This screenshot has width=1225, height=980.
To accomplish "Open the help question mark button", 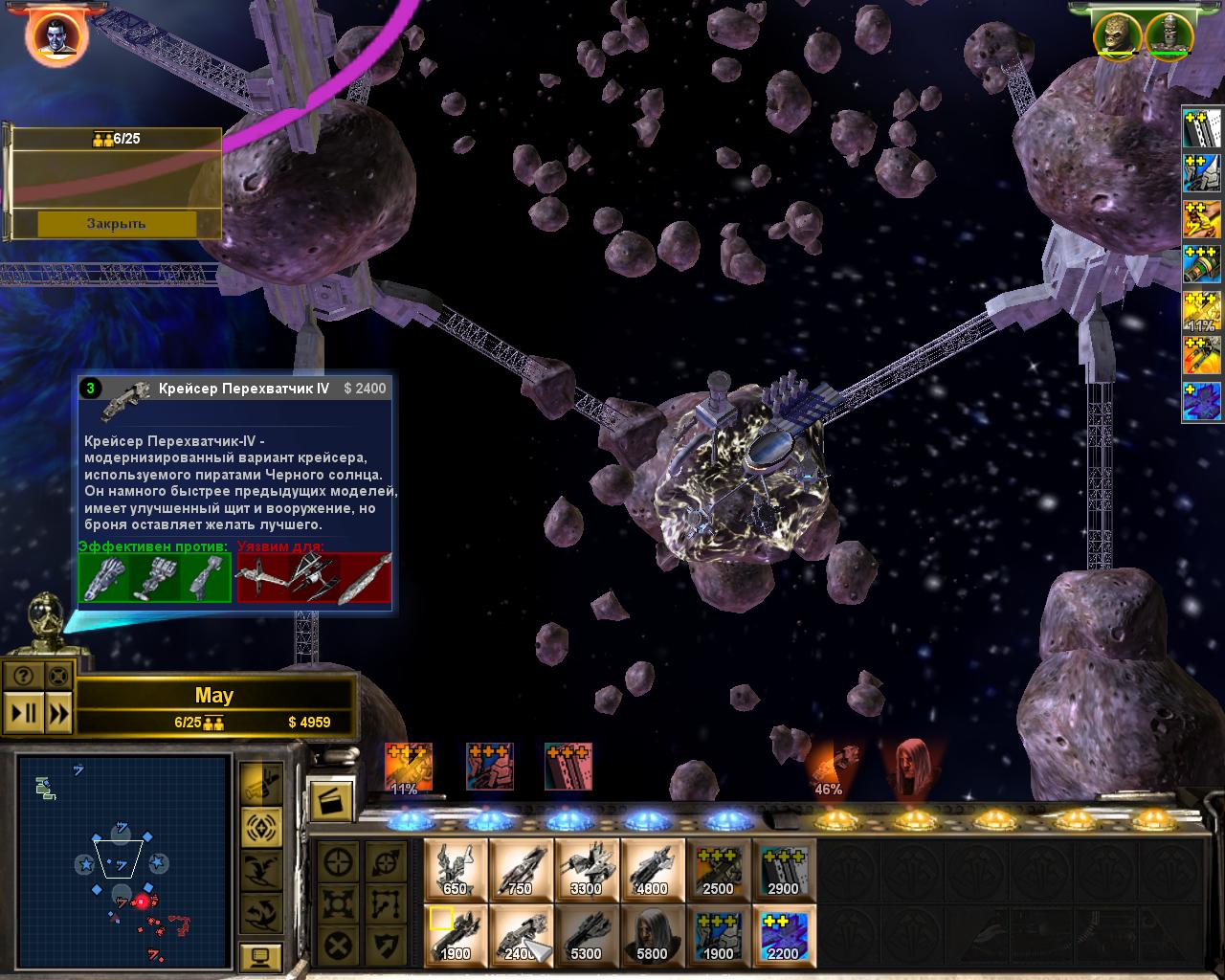I will 24,675.
